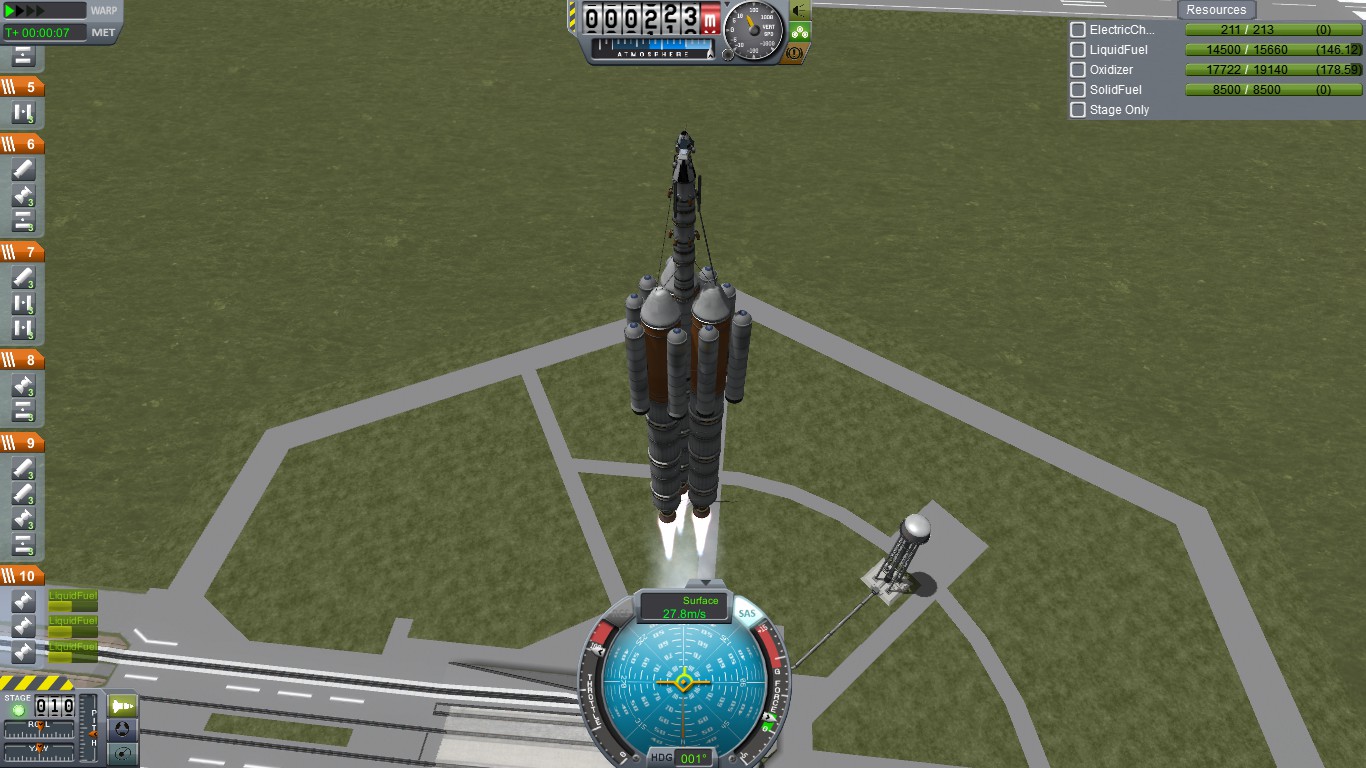Choose the stage 8 header
1366x768 pixels.
coord(22,360)
